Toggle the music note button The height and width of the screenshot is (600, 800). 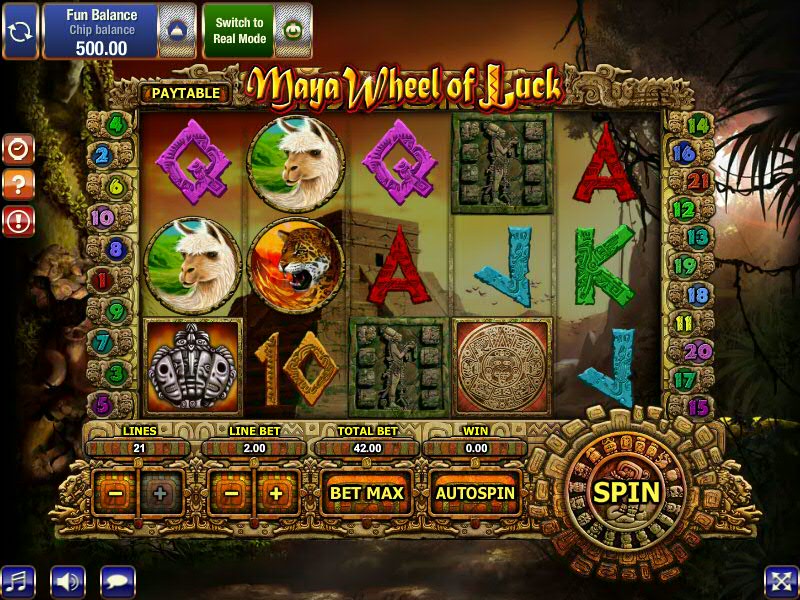click(x=17, y=581)
